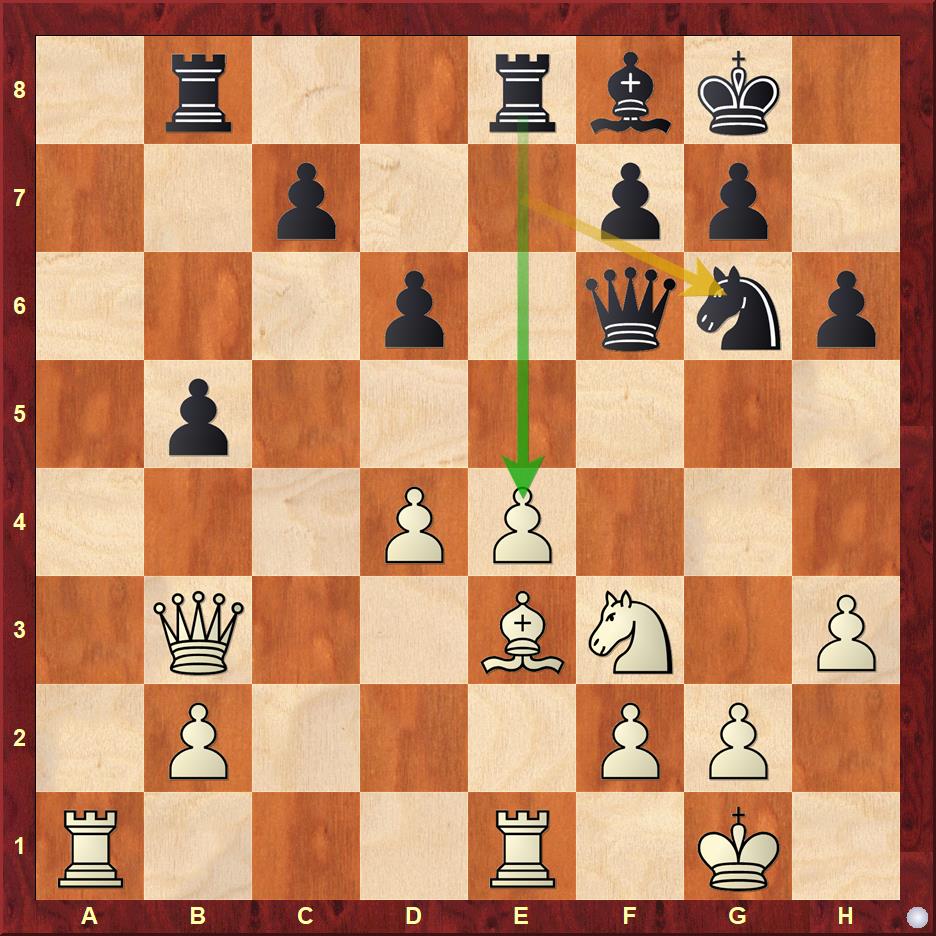Screen dimensions: 936x936
Task: Click the black pawn on h6
Action: [x=846, y=306]
